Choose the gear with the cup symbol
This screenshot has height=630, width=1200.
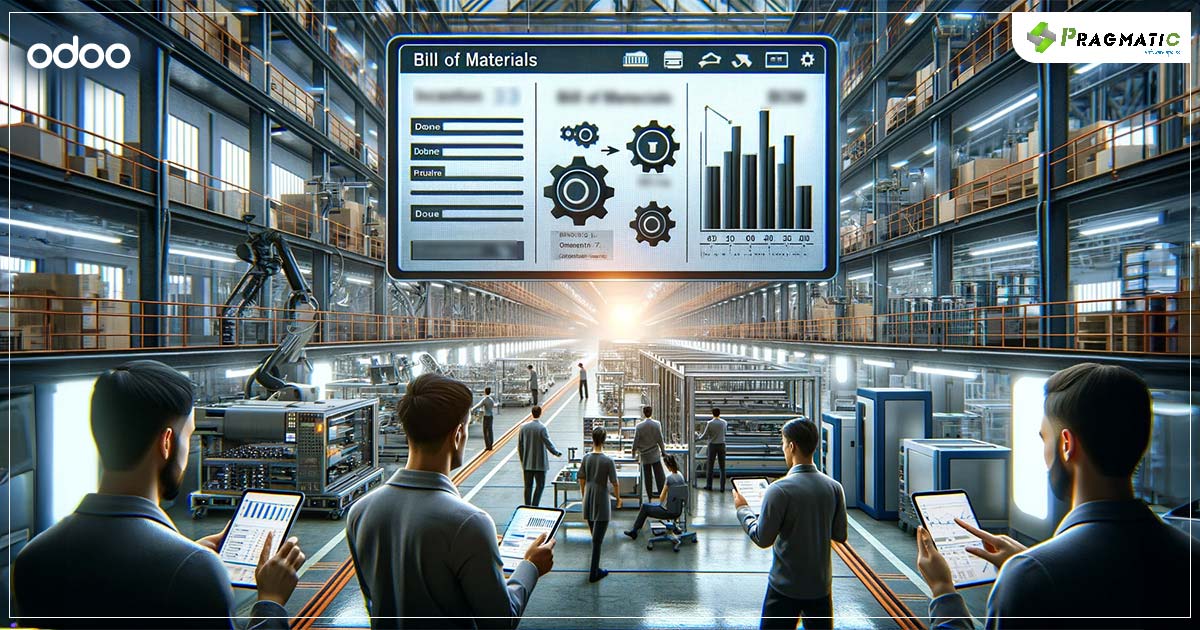coord(652,146)
